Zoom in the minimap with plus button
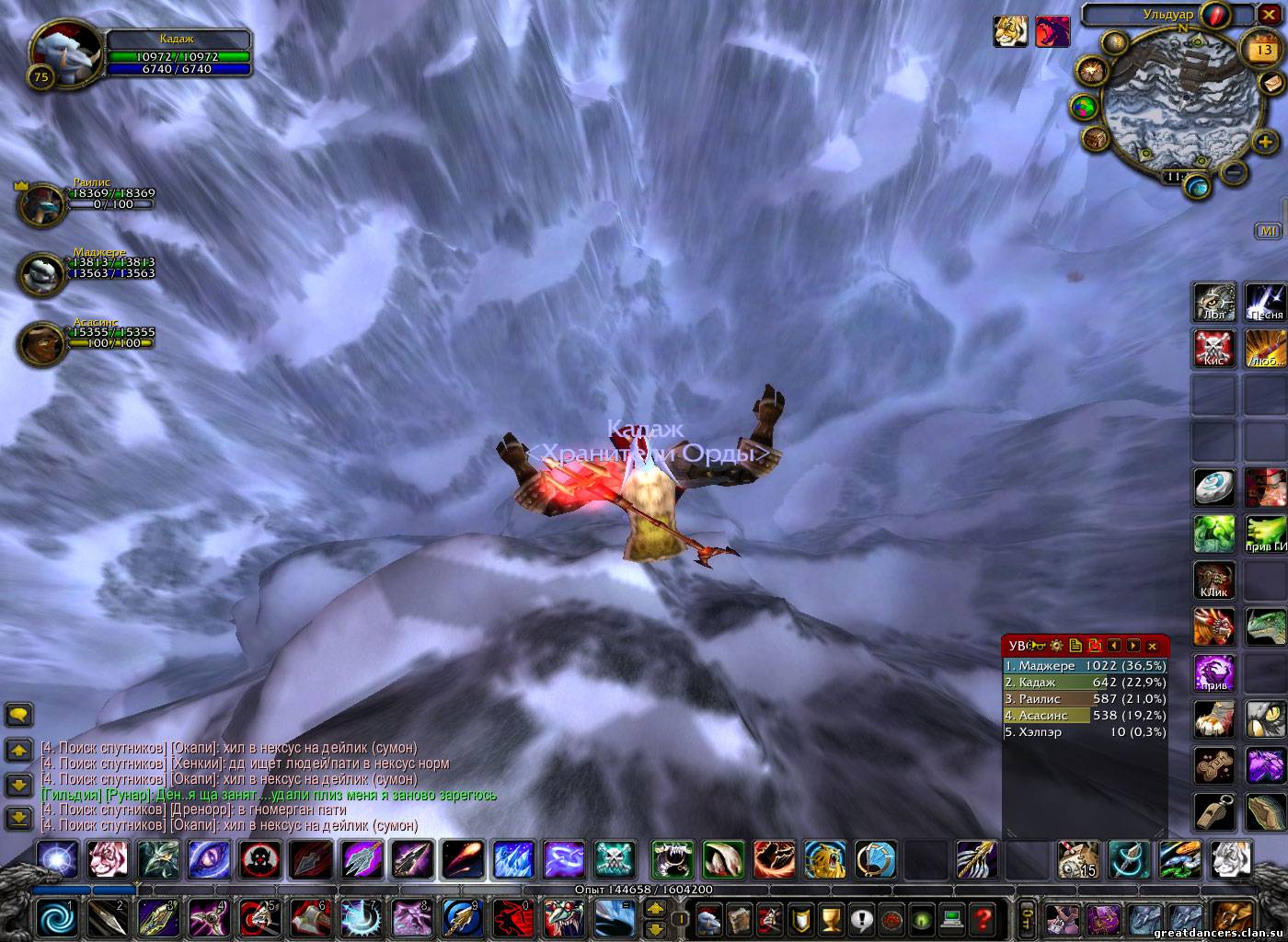Image resolution: width=1288 pixels, height=942 pixels. 1265,143
